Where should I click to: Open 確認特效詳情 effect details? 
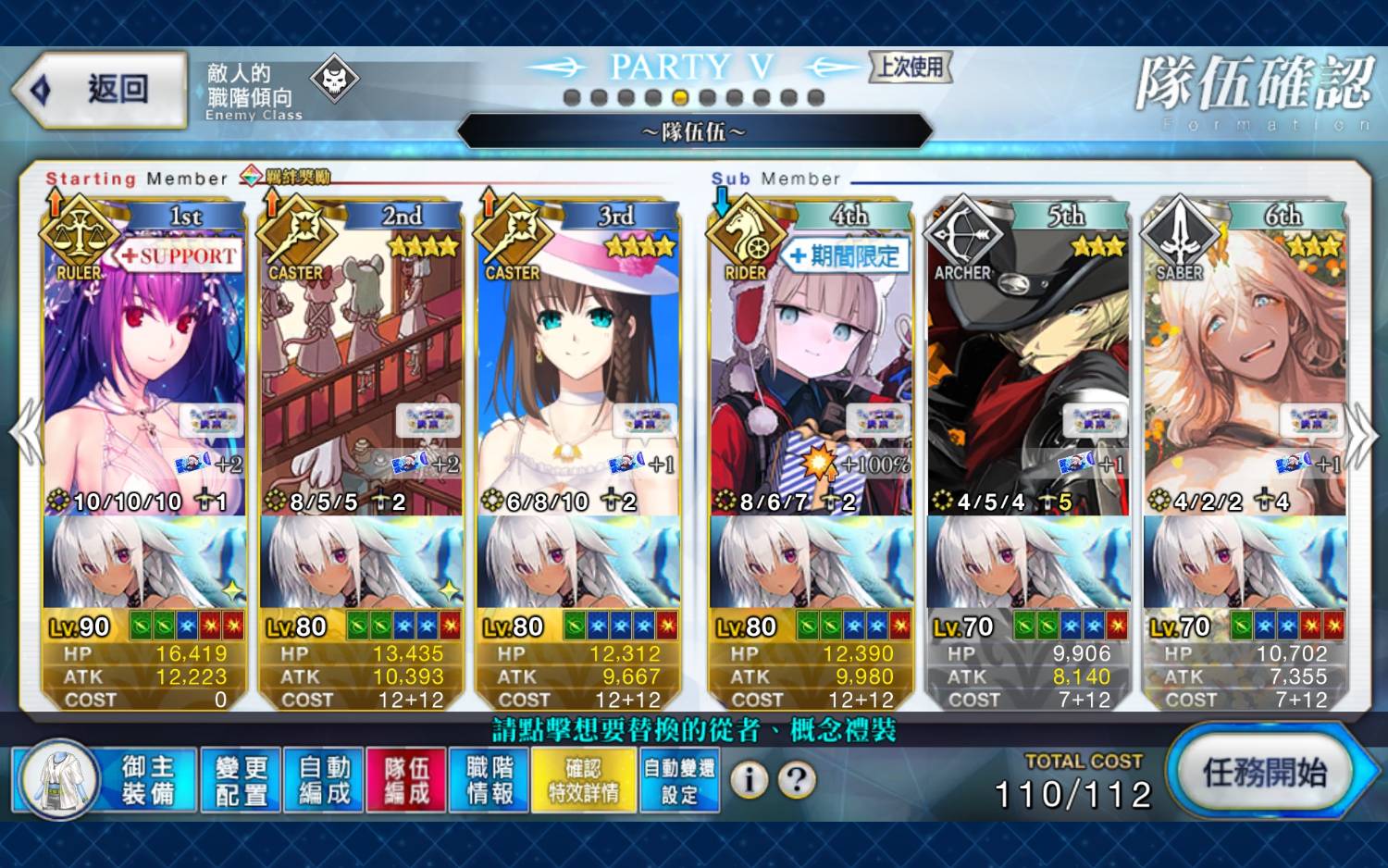coord(584,780)
